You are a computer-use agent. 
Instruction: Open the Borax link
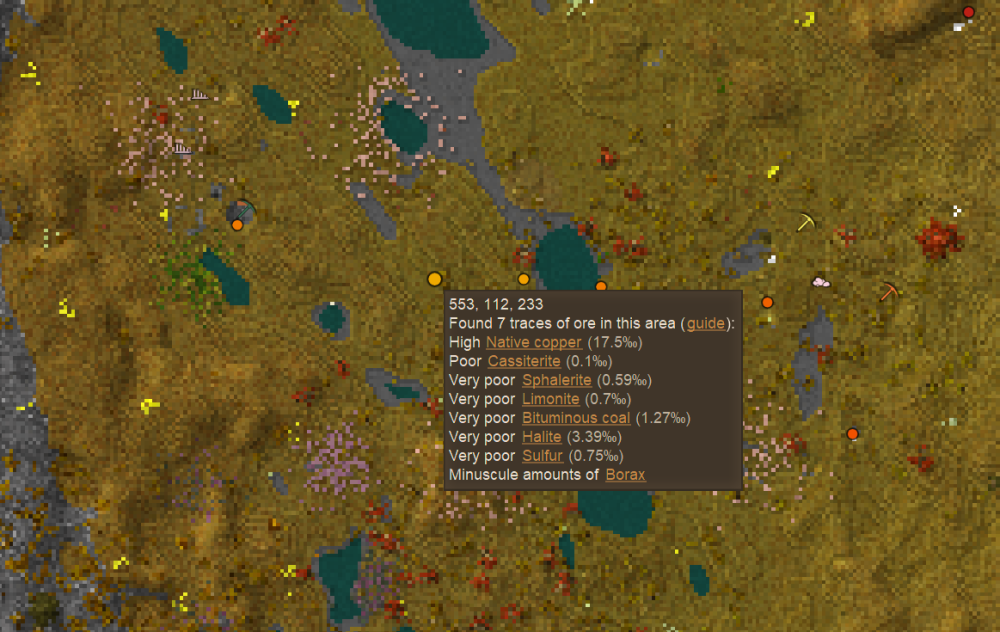[x=626, y=475]
